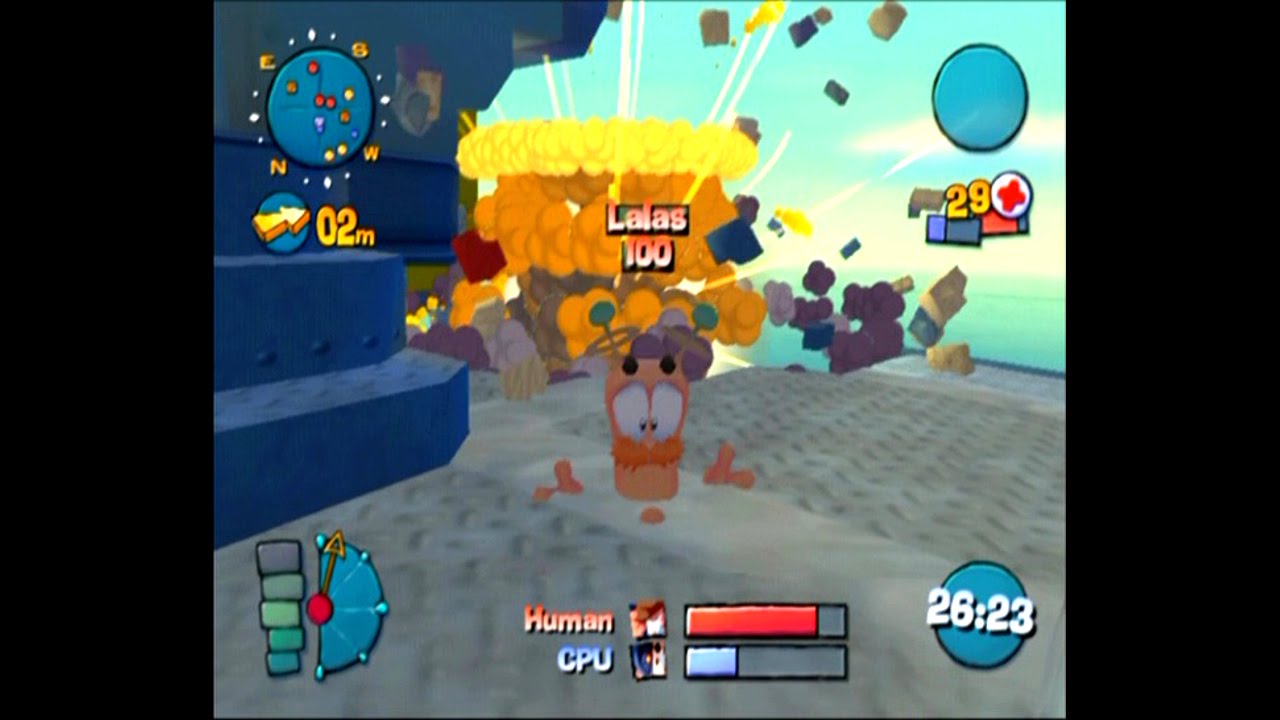Select the Human team portrait
This screenshot has height=720, width=1280.
648,620
